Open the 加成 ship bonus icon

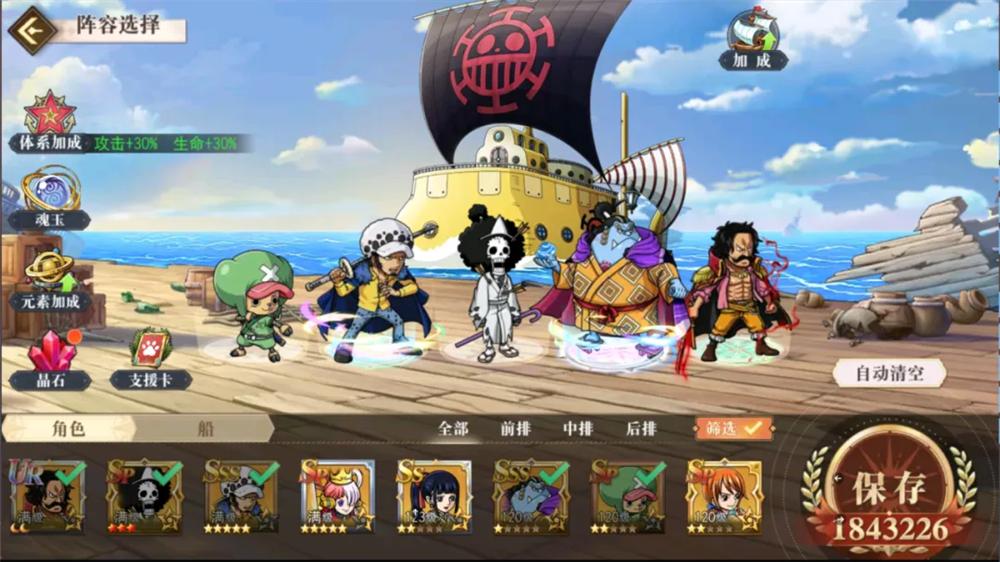click(x=753, y=39)
